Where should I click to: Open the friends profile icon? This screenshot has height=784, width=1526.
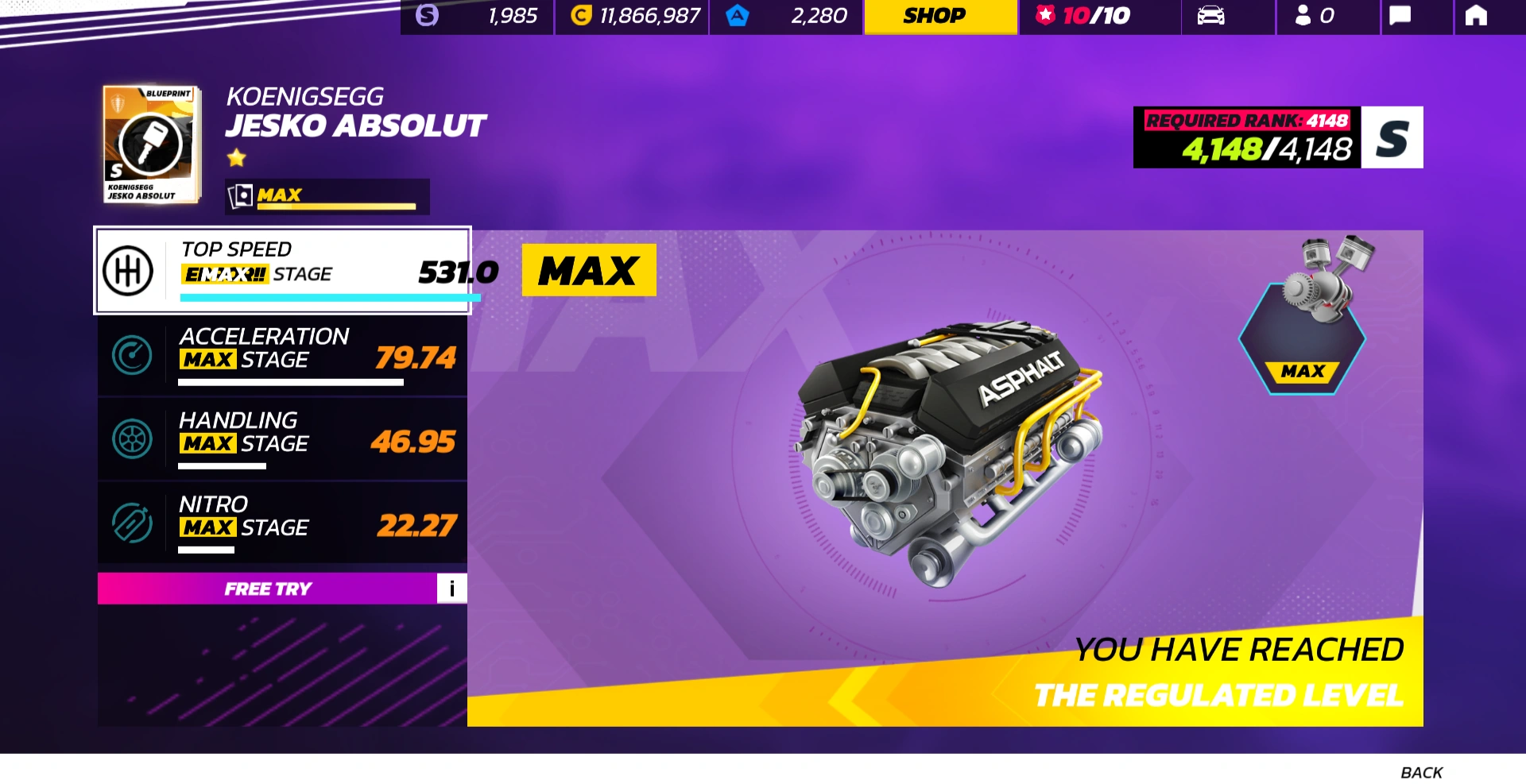[x=1314, y=16]
